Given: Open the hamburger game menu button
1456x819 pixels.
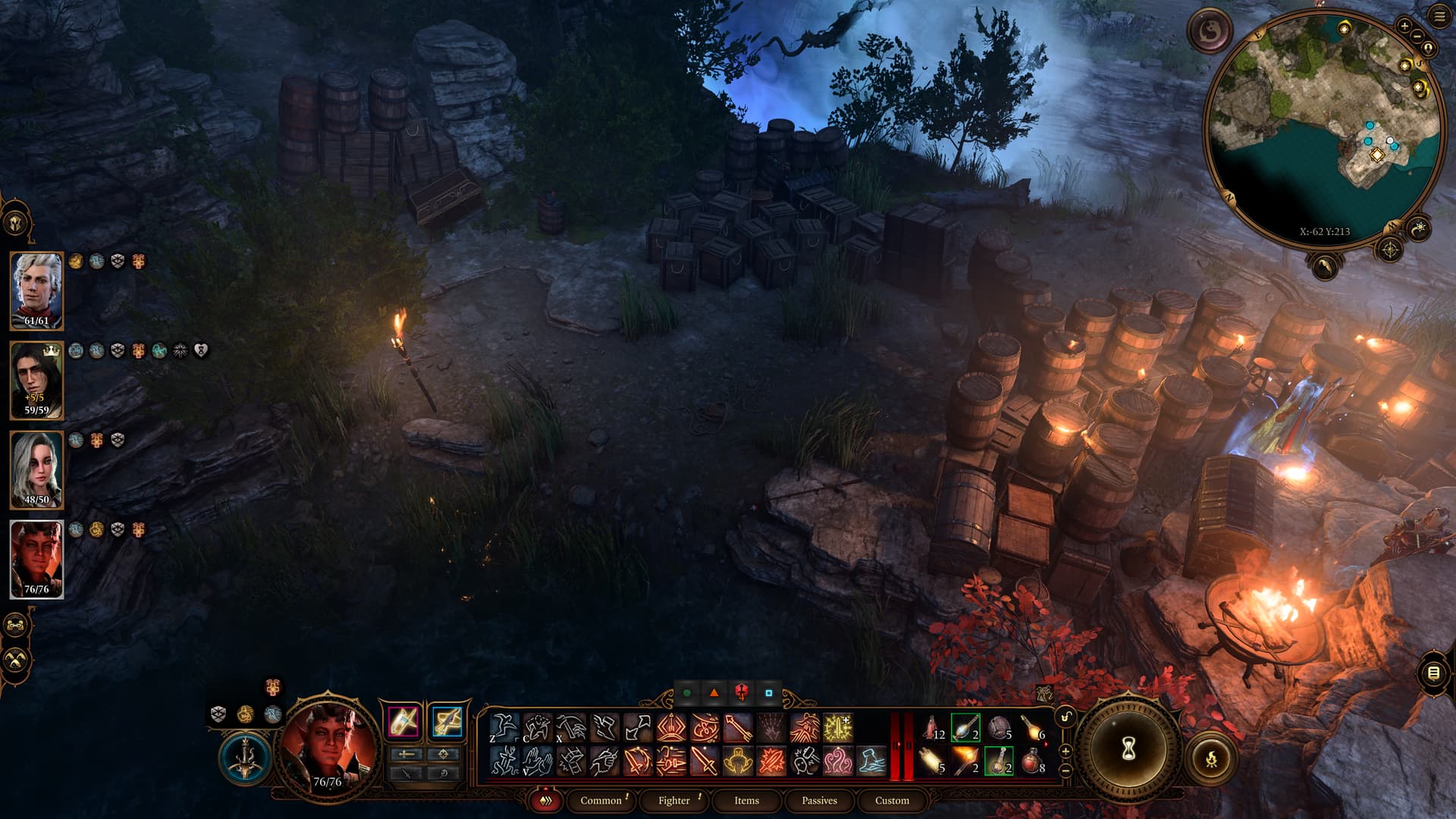Looking at the screenshot, I should coord(1439,17).
